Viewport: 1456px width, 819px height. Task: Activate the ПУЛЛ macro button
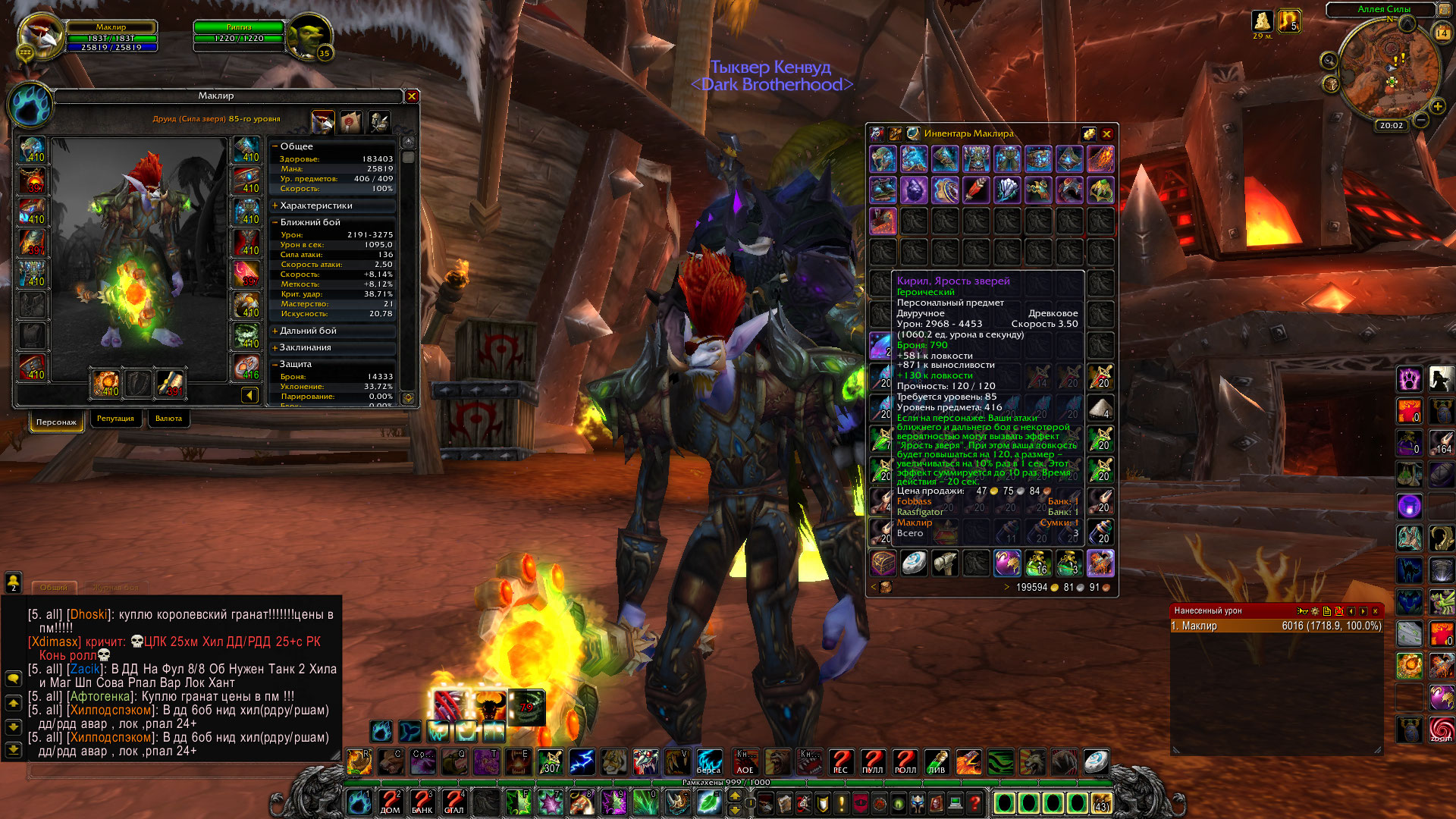click(872, 761)
